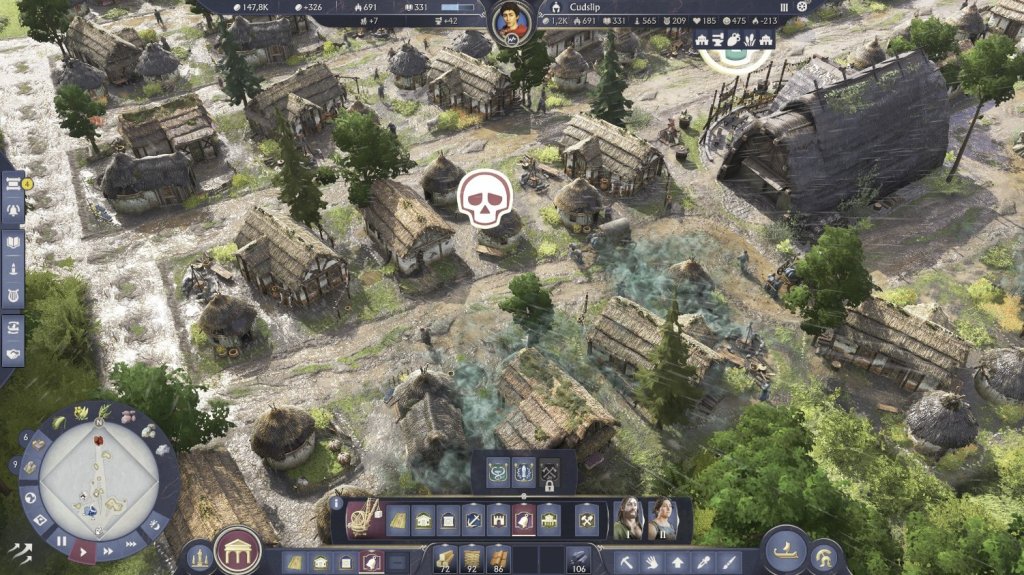Open the ship button in bottom bar
The width and height of the screenshot is (1024, 575).
pos(784,549)
